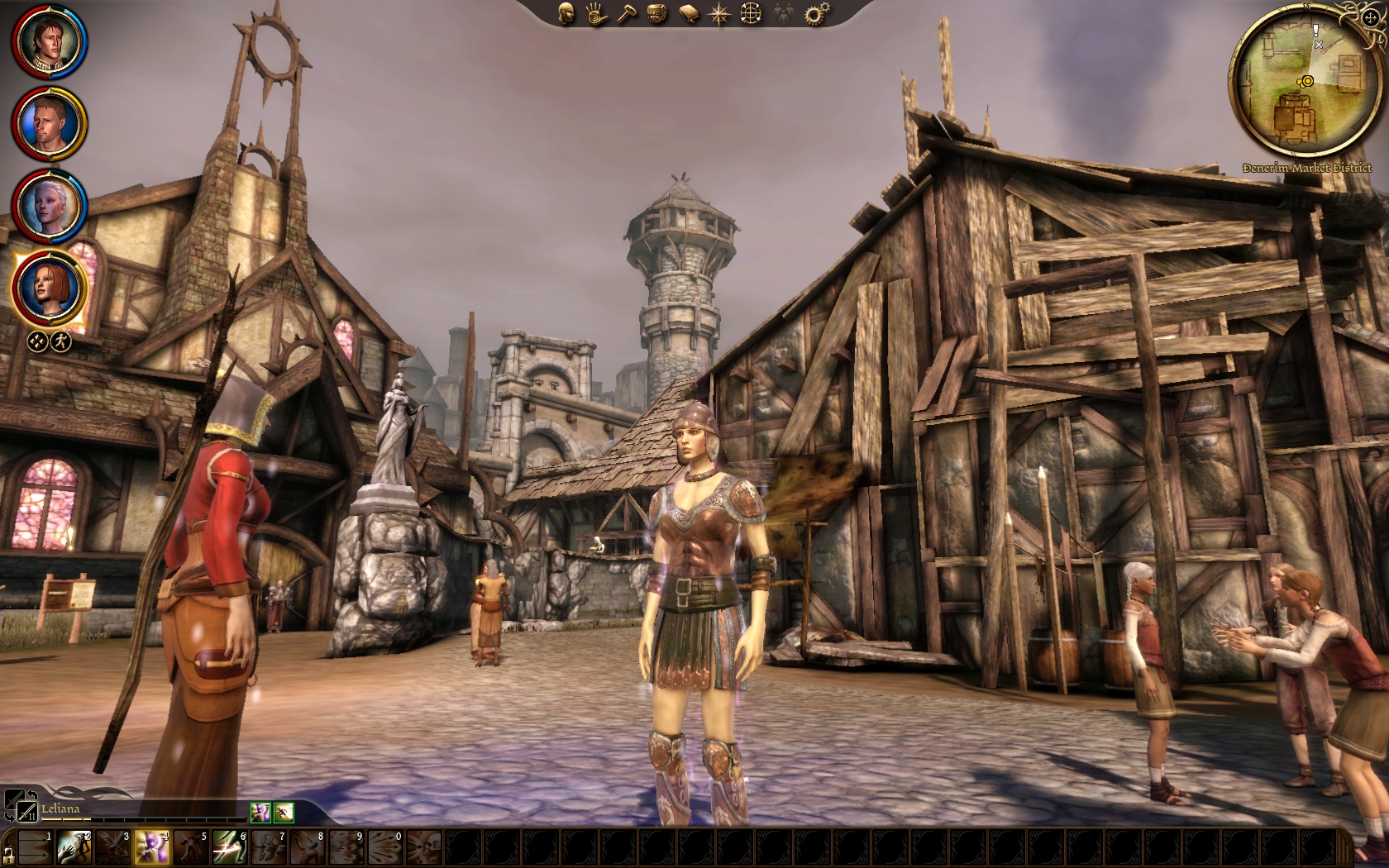Use the arrow skull ability in the hotbar
Screen dimensions: 1389x868
425,848
